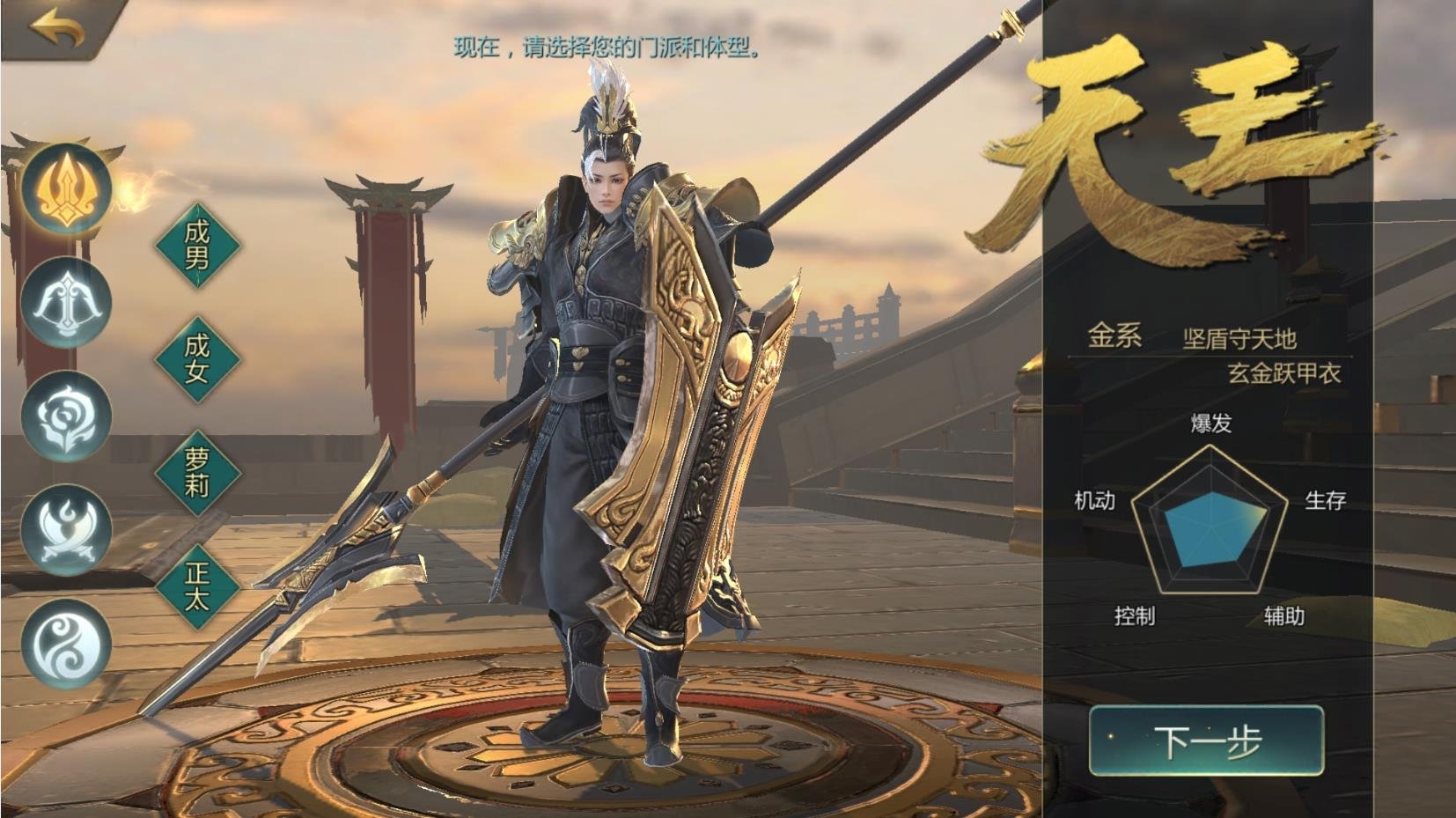Select the crossed blades faction icon
This screenshot has height=818, width=1456.
[66, 530]
